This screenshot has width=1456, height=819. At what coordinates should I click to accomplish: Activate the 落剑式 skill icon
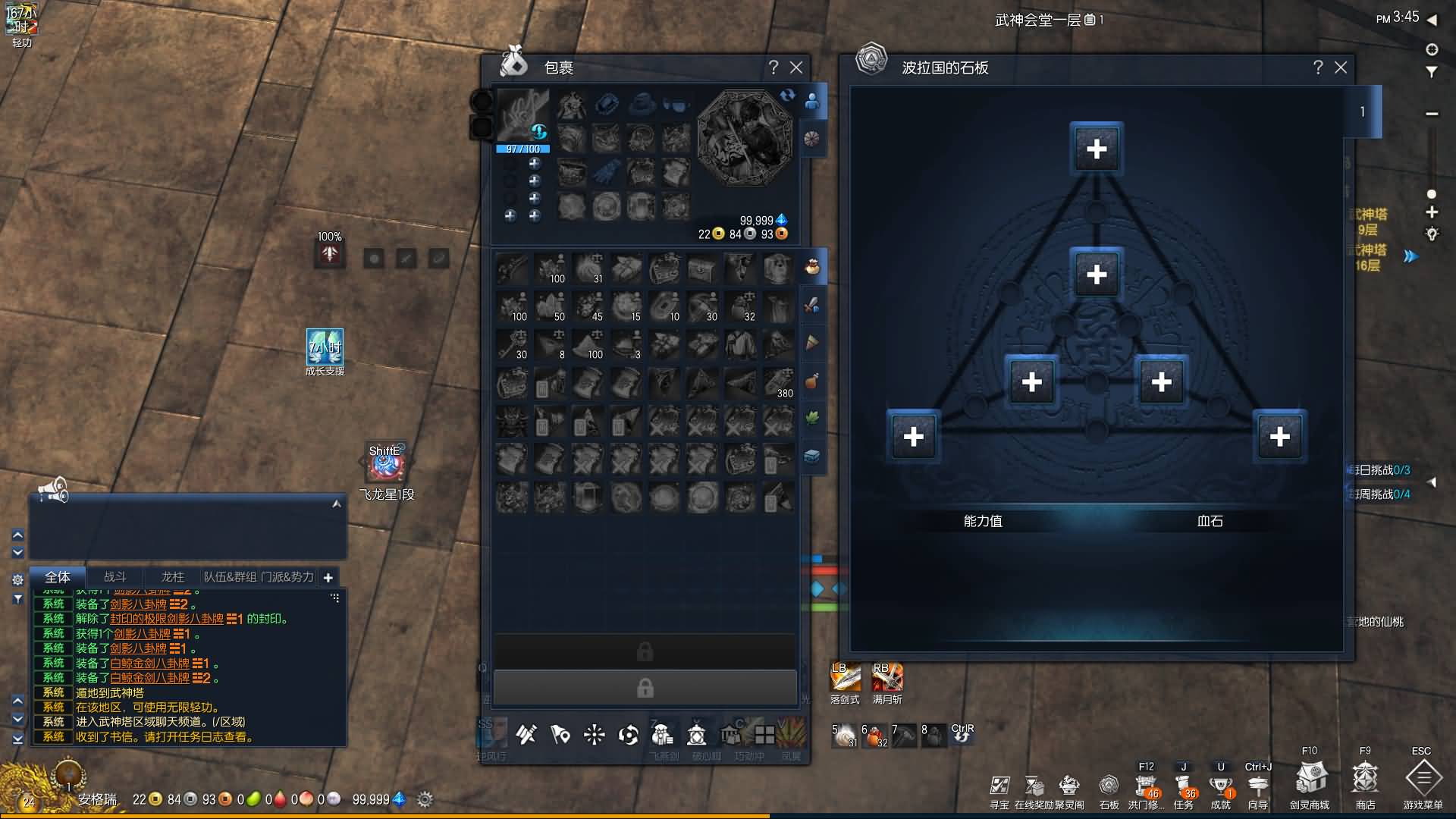coord(845,677)
